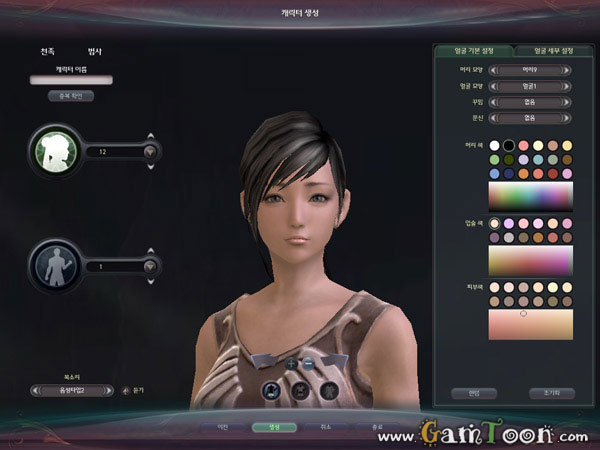Open the basic face settings tab

(471, 50)
